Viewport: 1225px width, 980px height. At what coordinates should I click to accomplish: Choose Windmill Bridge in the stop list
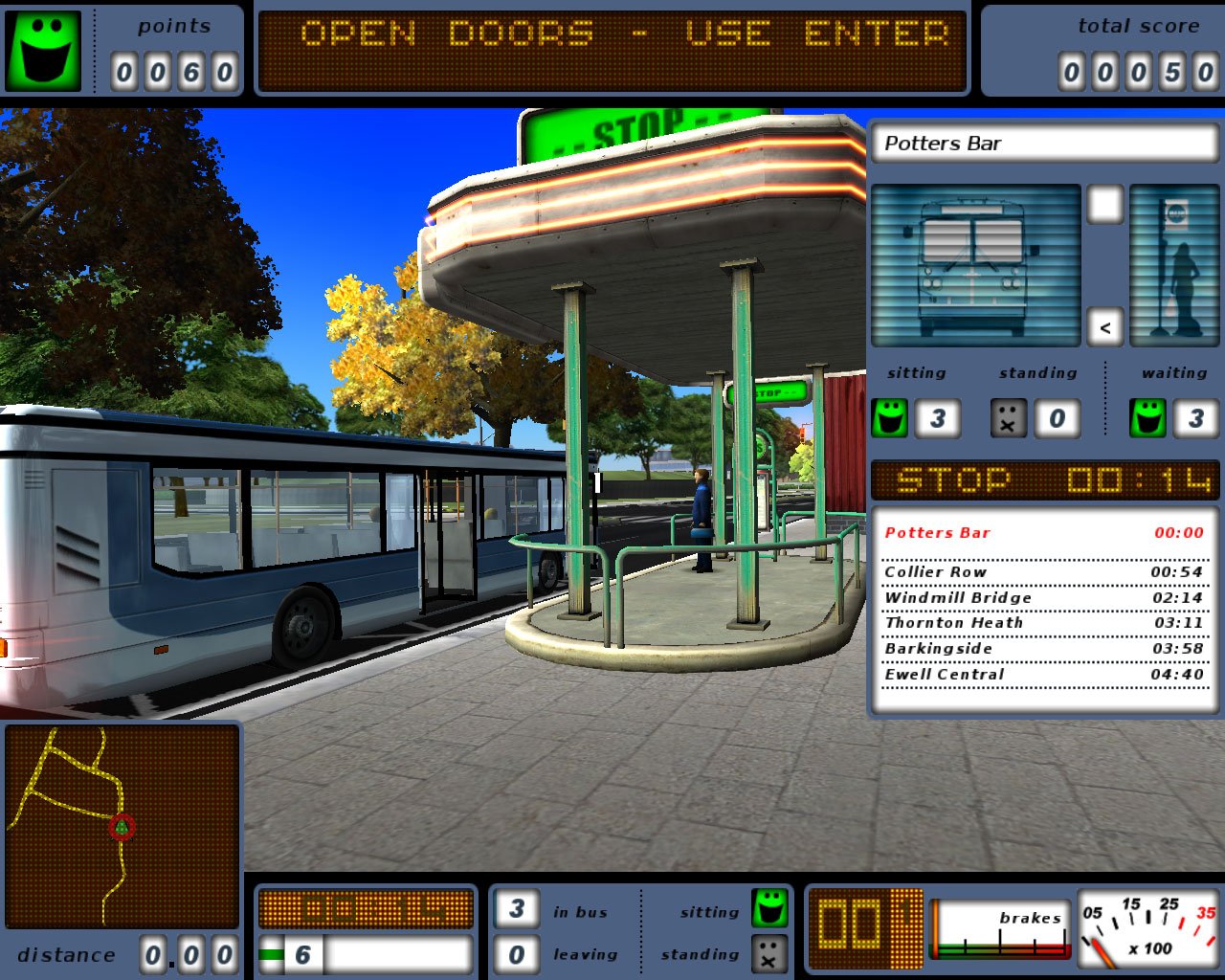[1043, 597]
